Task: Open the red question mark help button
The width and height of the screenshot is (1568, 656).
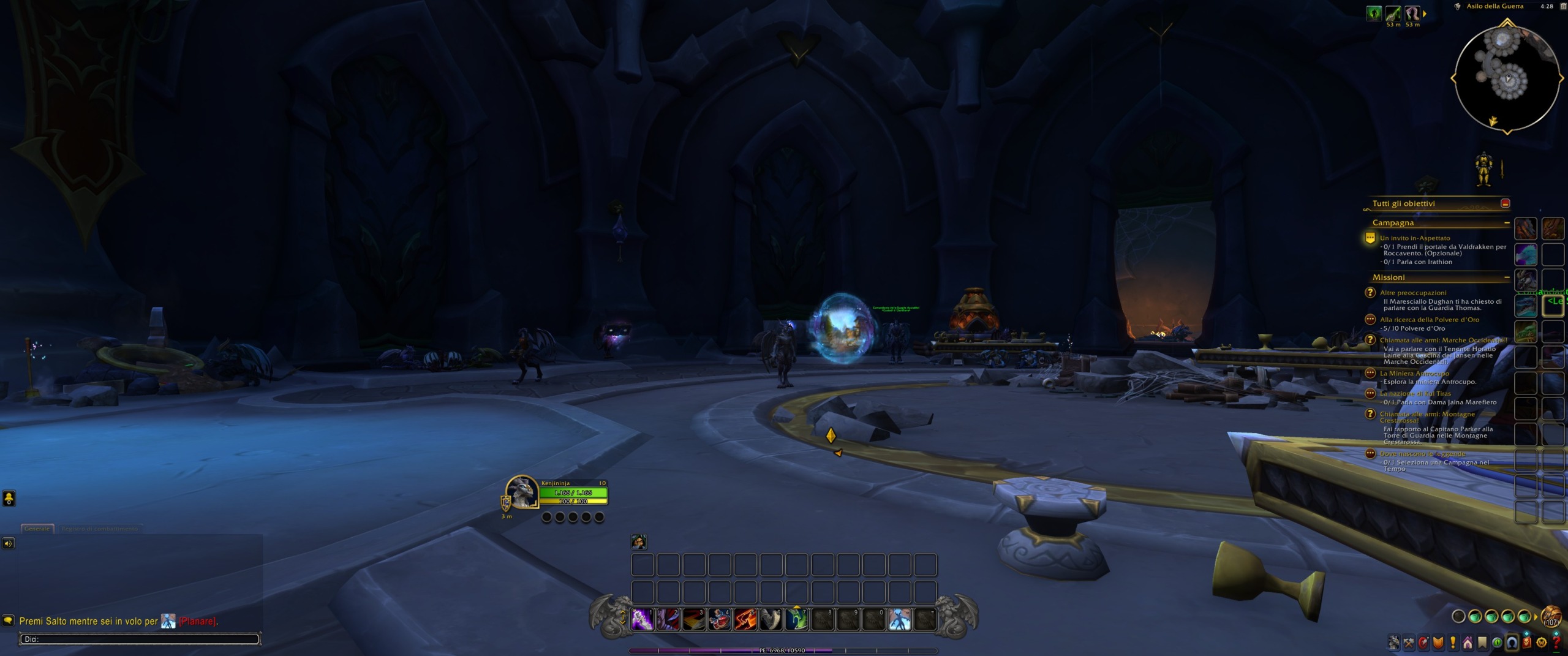Action: (x=1556, y=643)
